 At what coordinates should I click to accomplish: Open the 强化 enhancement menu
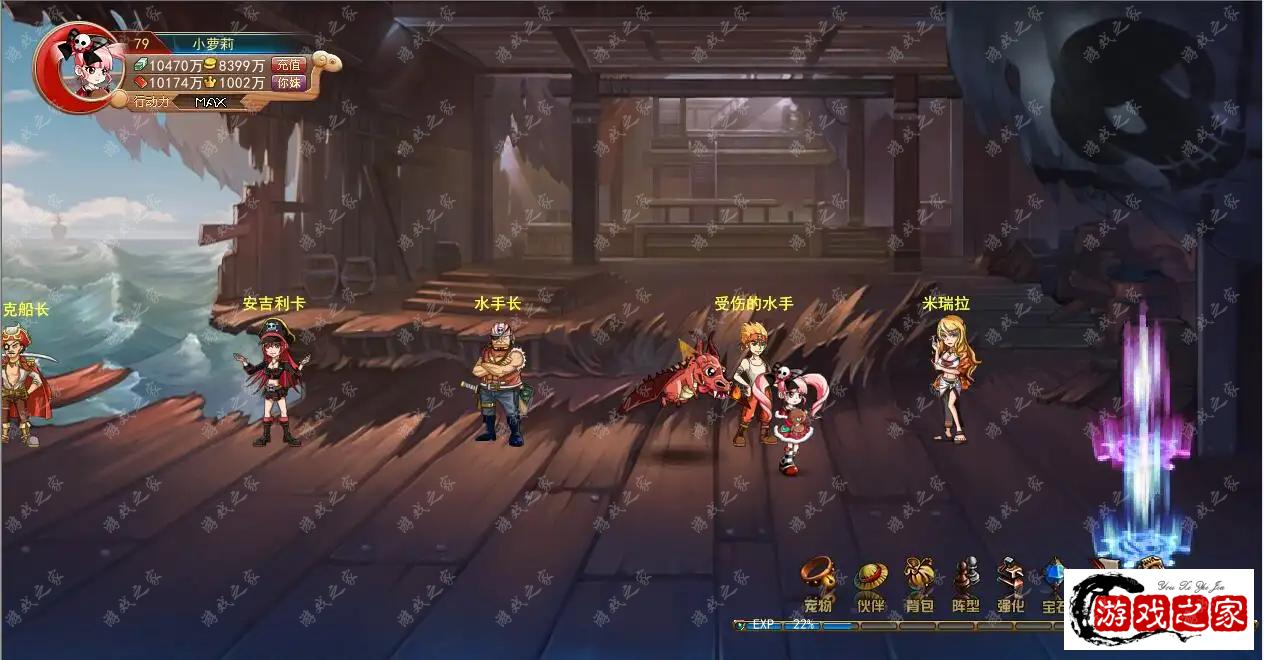[x=1011, y=585]
